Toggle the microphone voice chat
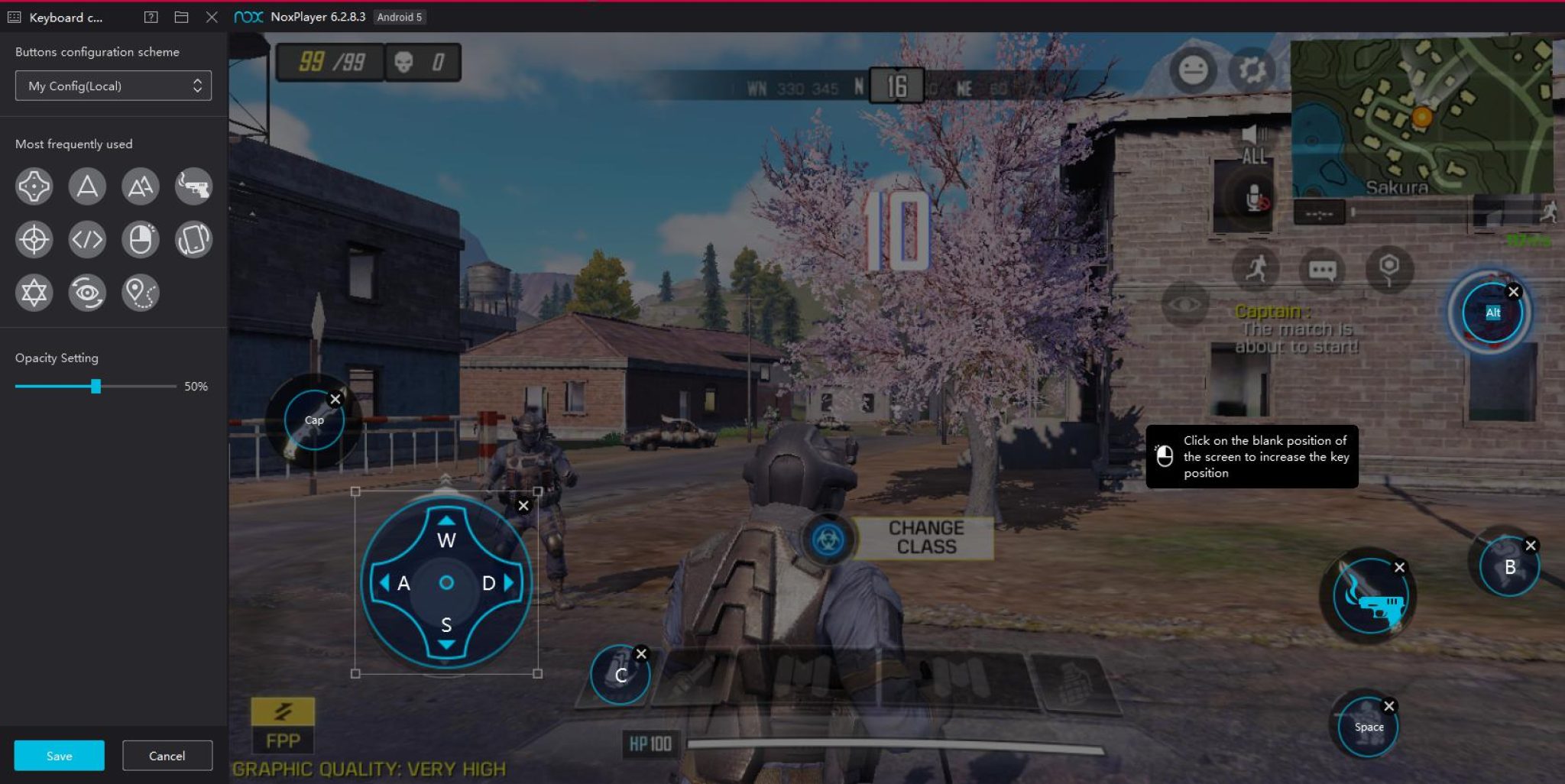This screenshot has width=1565, height=784. (1254, 199)
